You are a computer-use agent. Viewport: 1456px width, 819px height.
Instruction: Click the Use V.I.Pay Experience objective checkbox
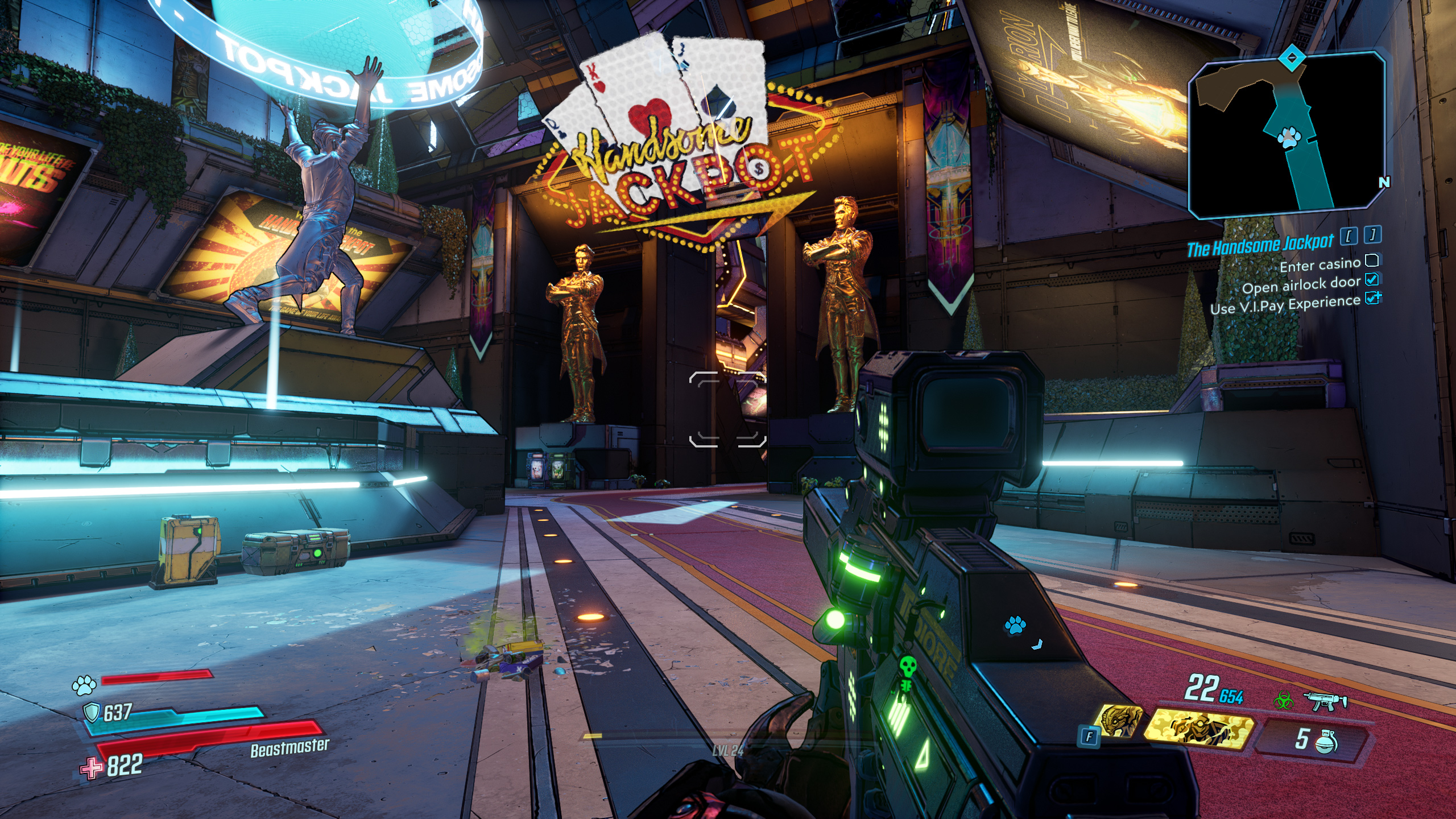coord(1373,298)
